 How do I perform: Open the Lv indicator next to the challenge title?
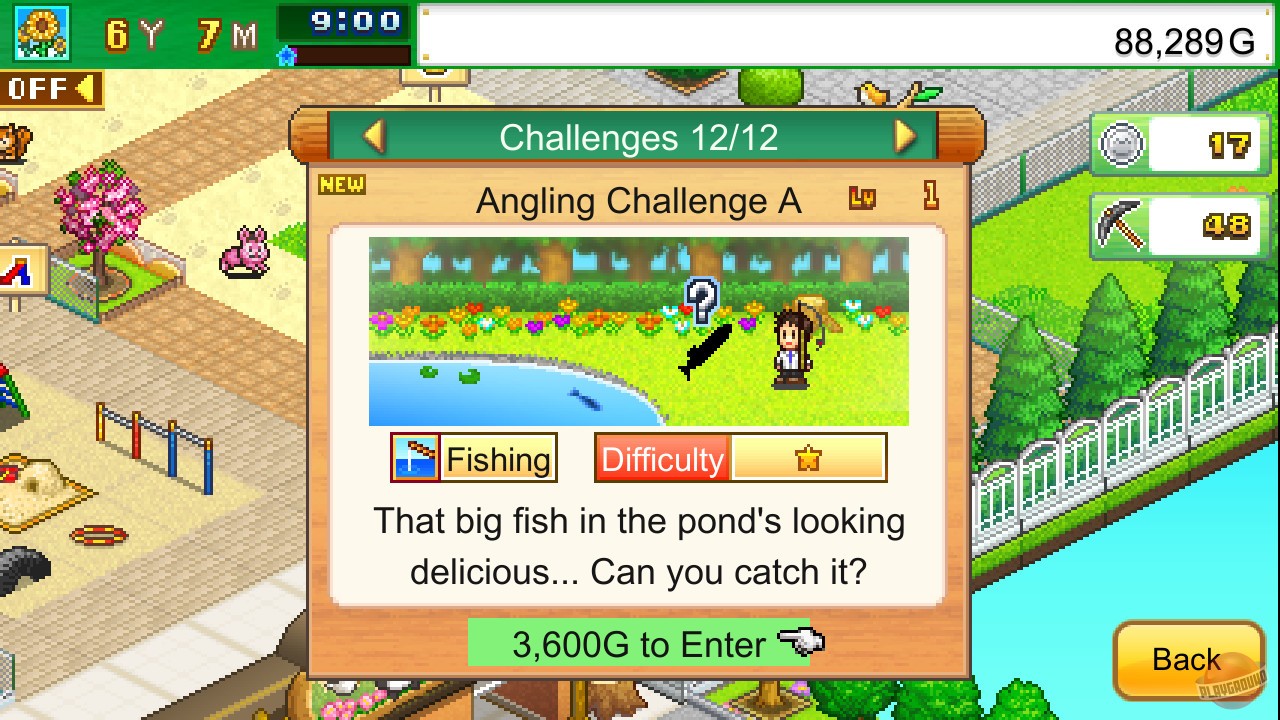tap(862, 200)
